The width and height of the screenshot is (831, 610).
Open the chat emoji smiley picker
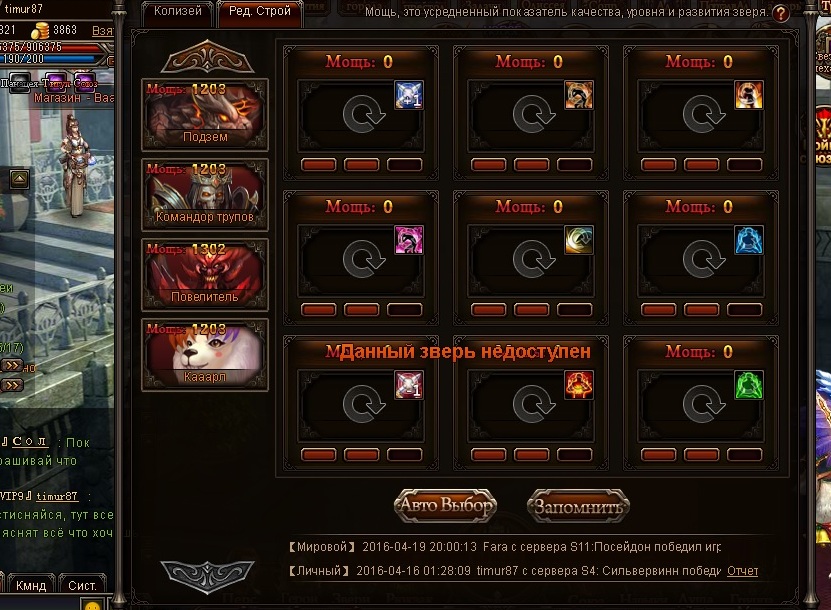pyautogui.click(x=93, y=604)
